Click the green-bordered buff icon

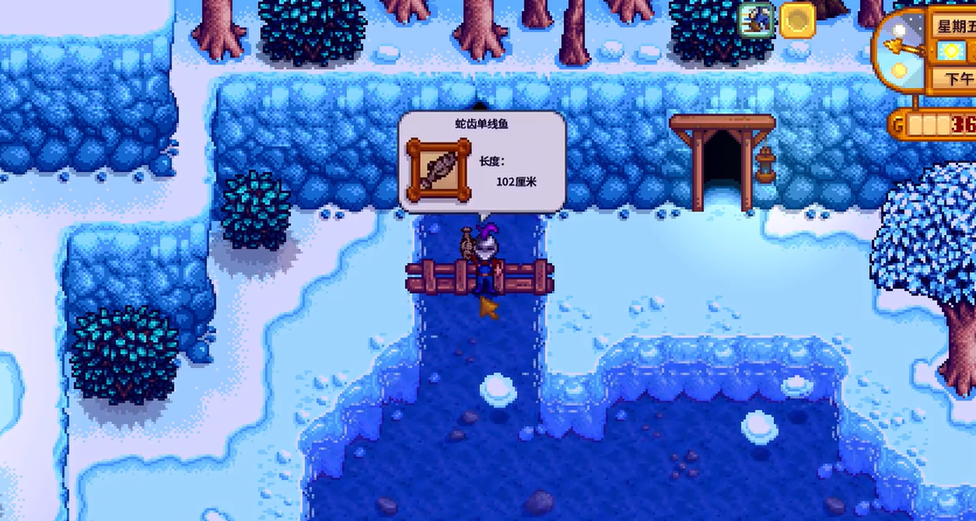(x=757, y=19)
